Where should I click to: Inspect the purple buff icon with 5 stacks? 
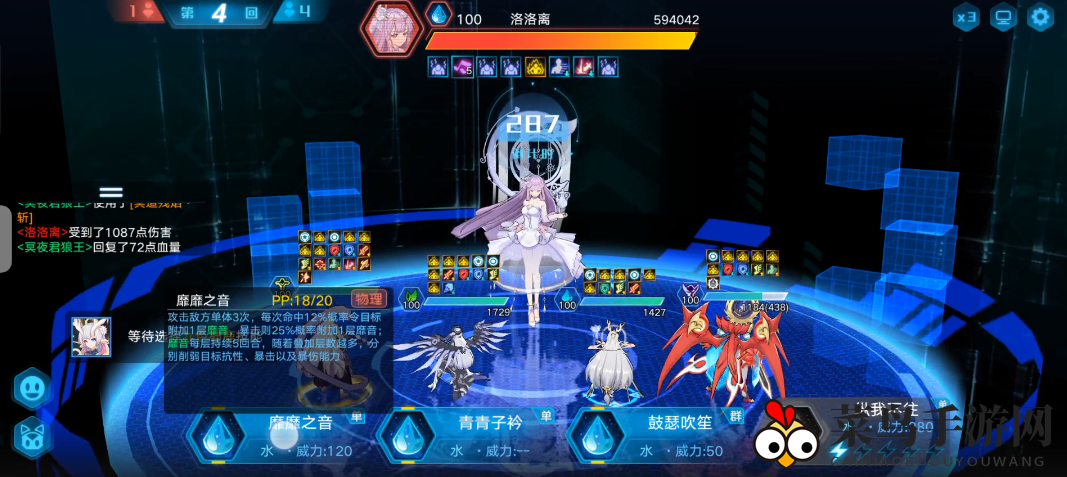tap(462, 67)
